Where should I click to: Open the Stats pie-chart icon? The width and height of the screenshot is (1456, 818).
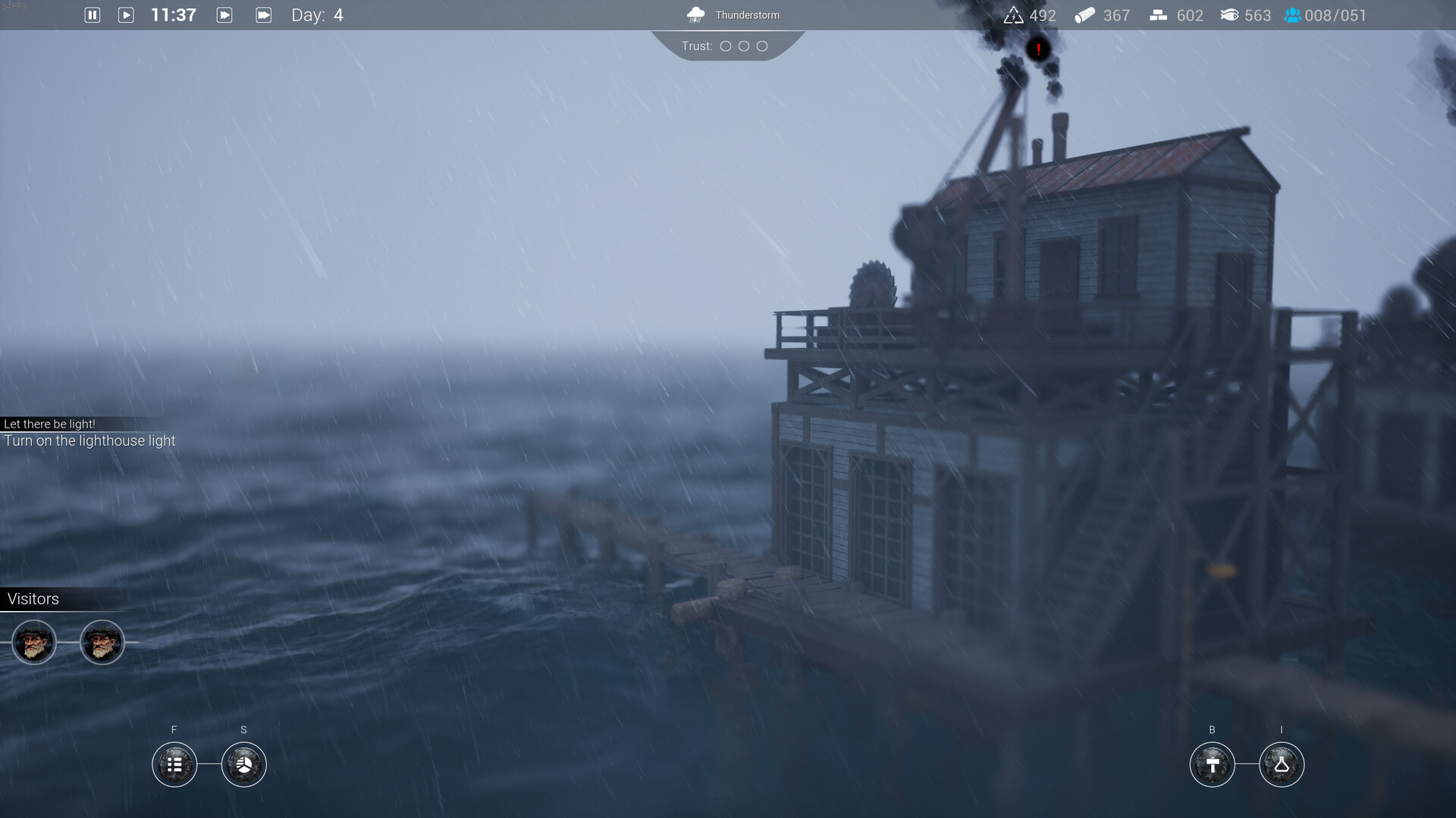243,764
